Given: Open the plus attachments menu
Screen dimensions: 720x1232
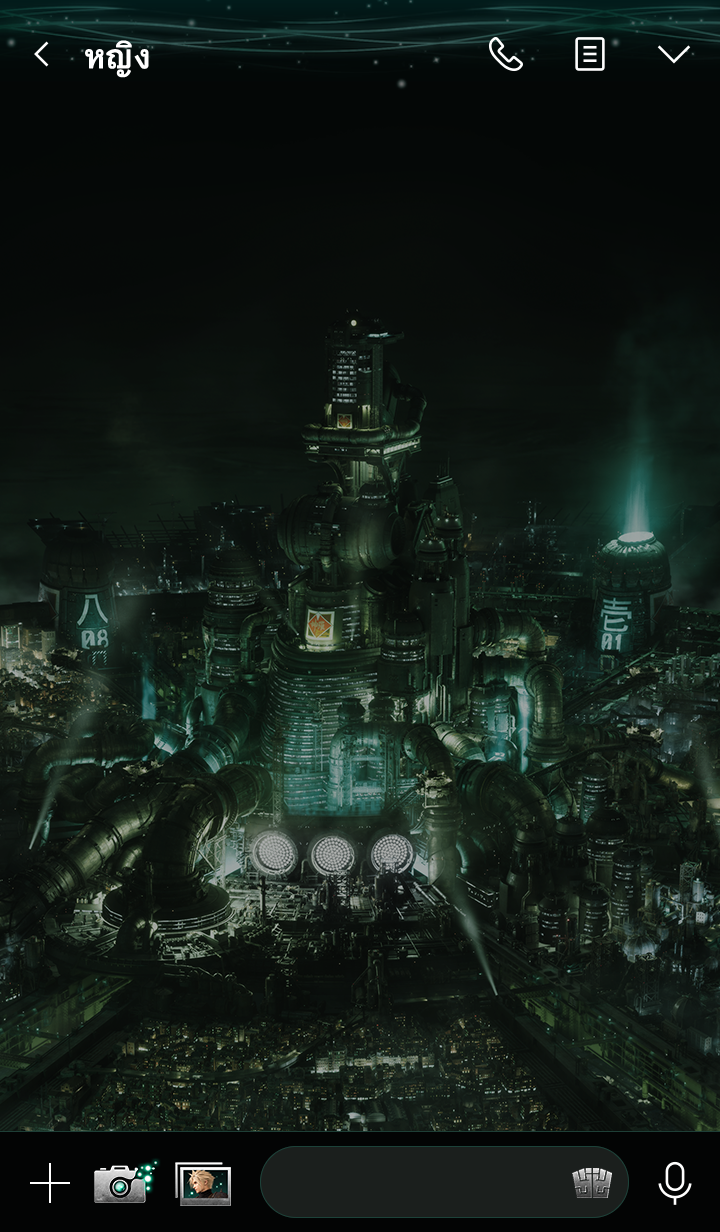Looking at the screenshot, I should click(49, 1183).
